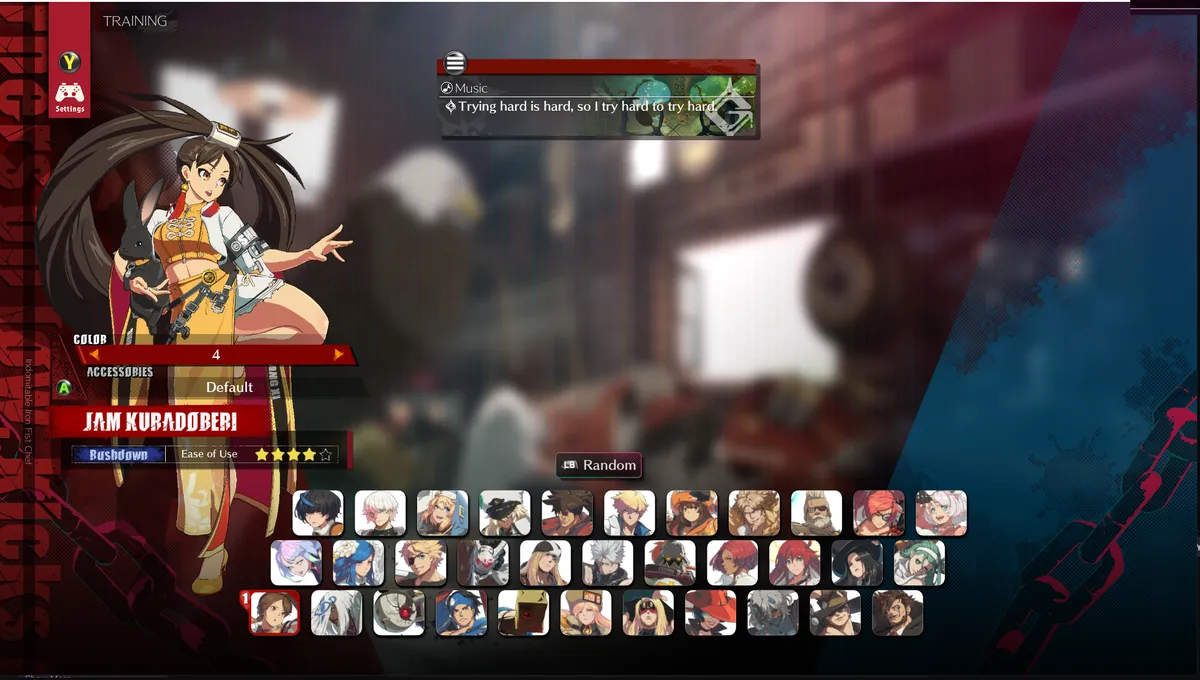Choose Elphelt's character tile

940,513
